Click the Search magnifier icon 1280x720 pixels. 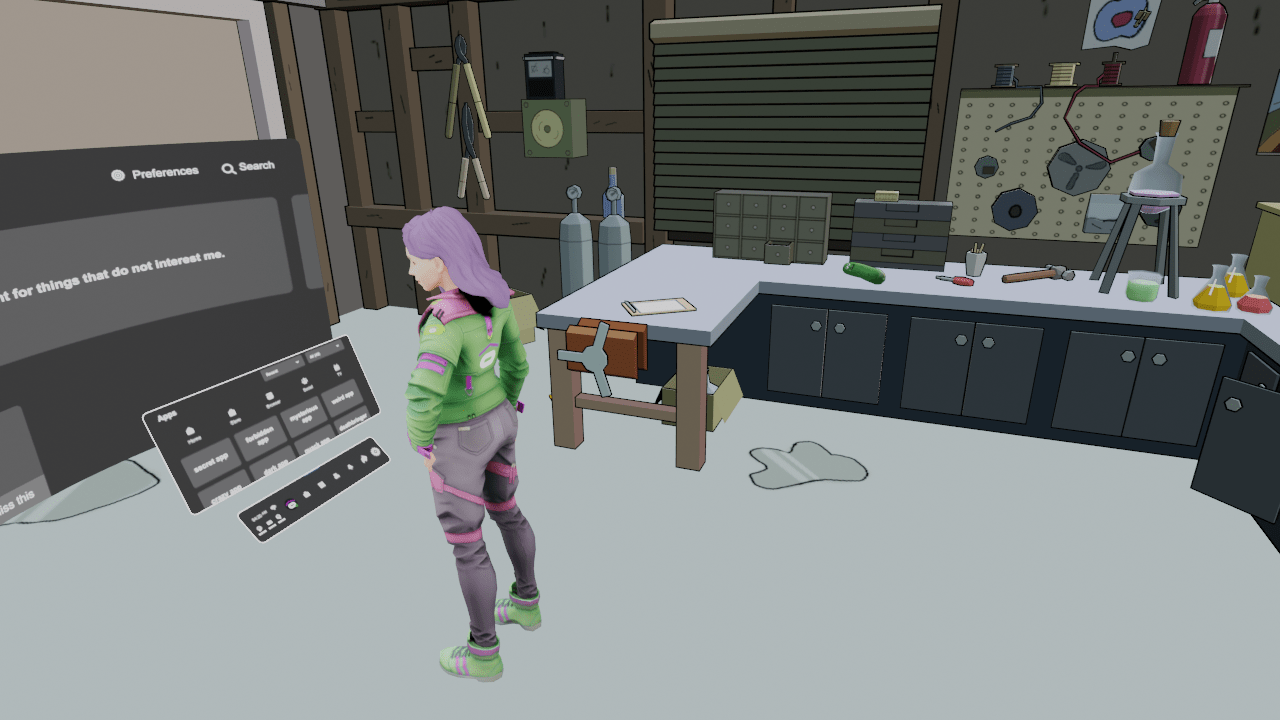pyautogui.click(x=228, y=168)
